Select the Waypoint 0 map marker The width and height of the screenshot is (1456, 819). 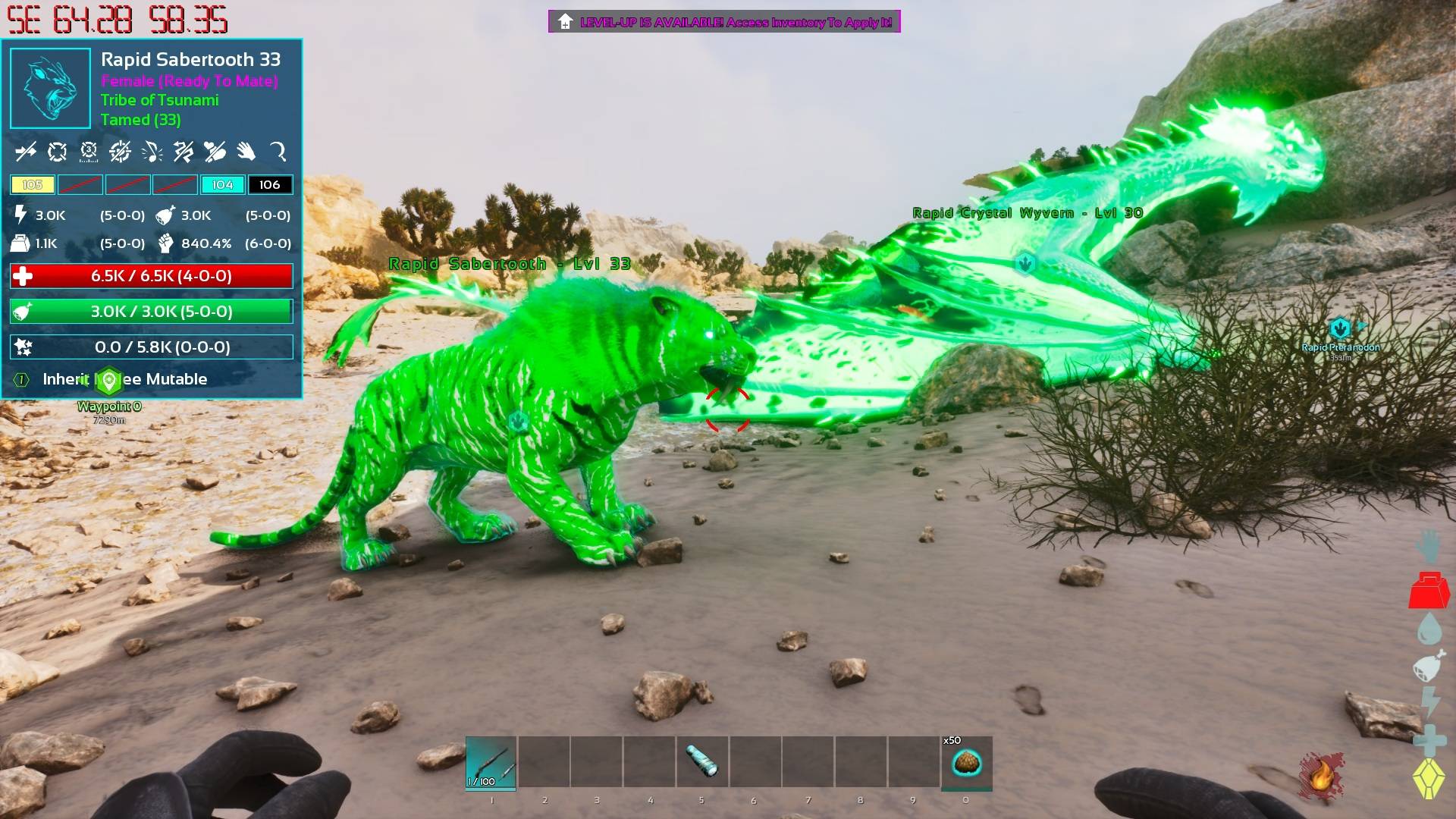pyautogui.click(x=109, y=381)
